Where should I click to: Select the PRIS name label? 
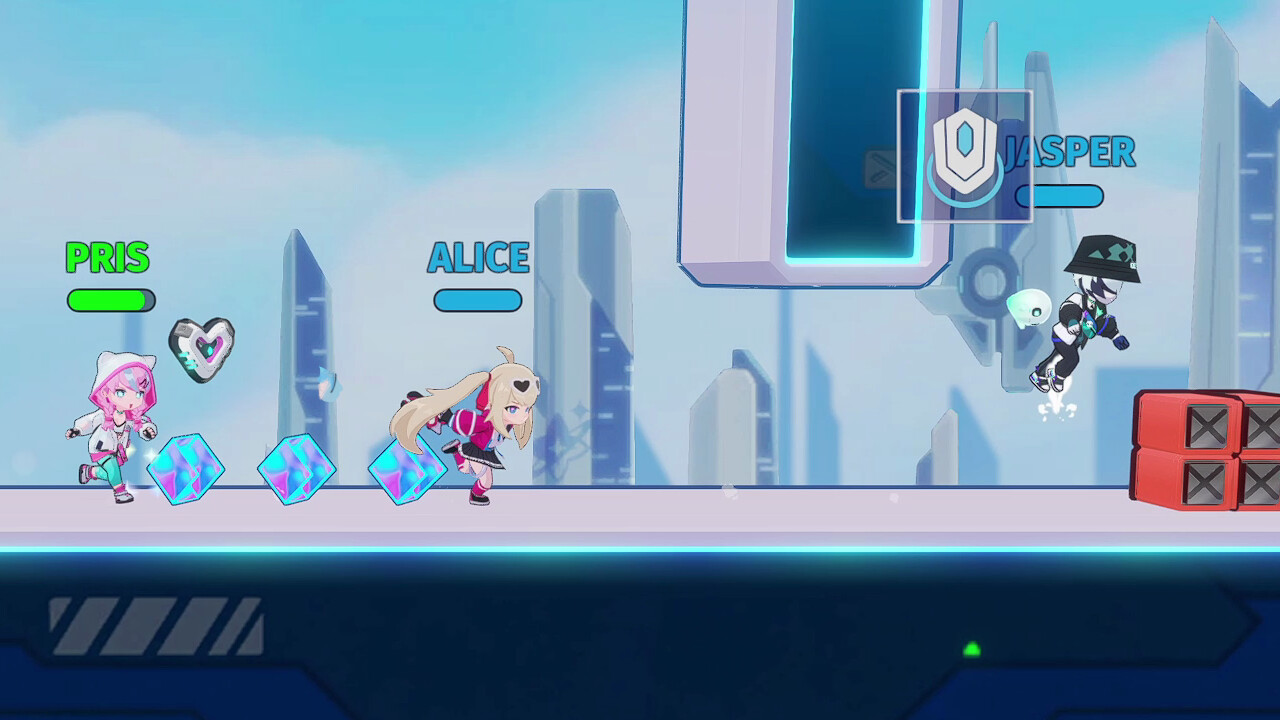click(107, 259)
